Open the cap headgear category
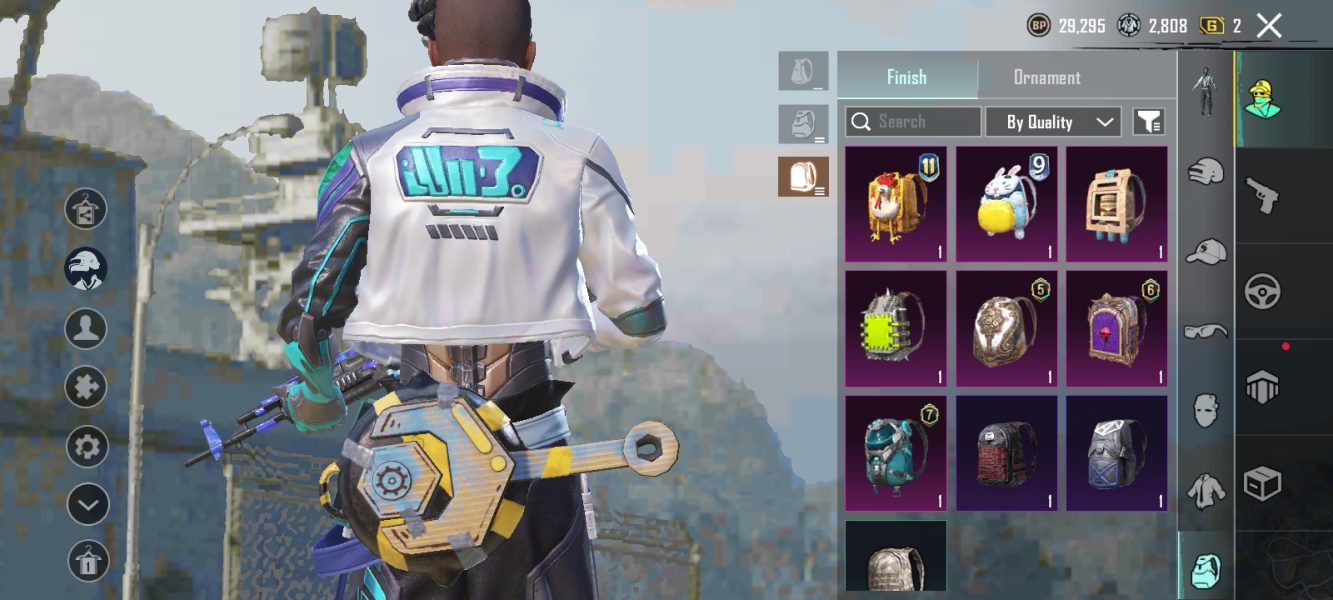Viewport: 1333px width, 600px height. click(x=1205, y=251)
